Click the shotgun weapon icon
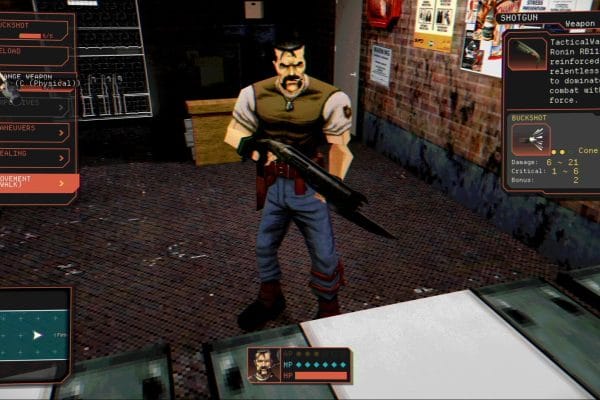This screenshot has height=400, width=600. tap(527, 54)
